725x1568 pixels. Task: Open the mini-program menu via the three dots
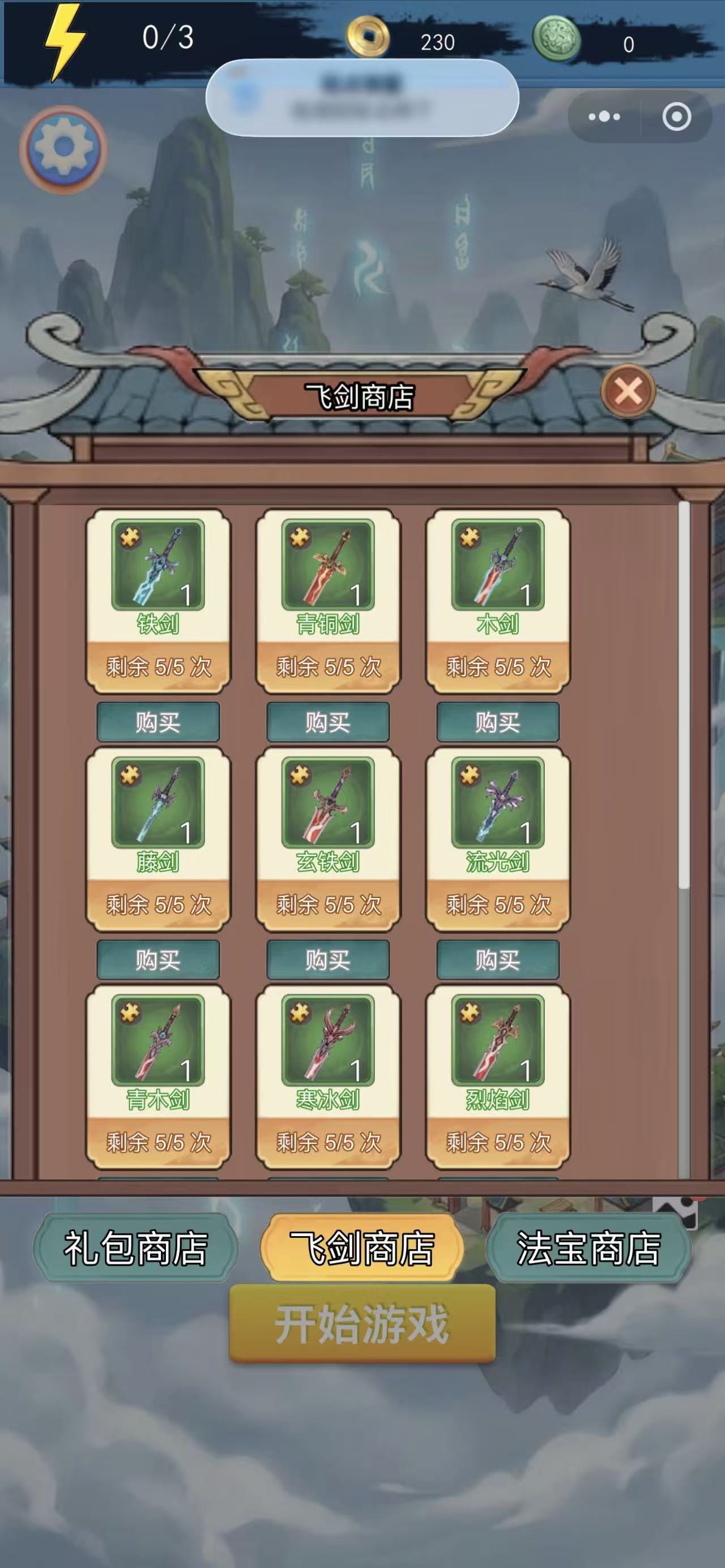click(x=604, y=116)
